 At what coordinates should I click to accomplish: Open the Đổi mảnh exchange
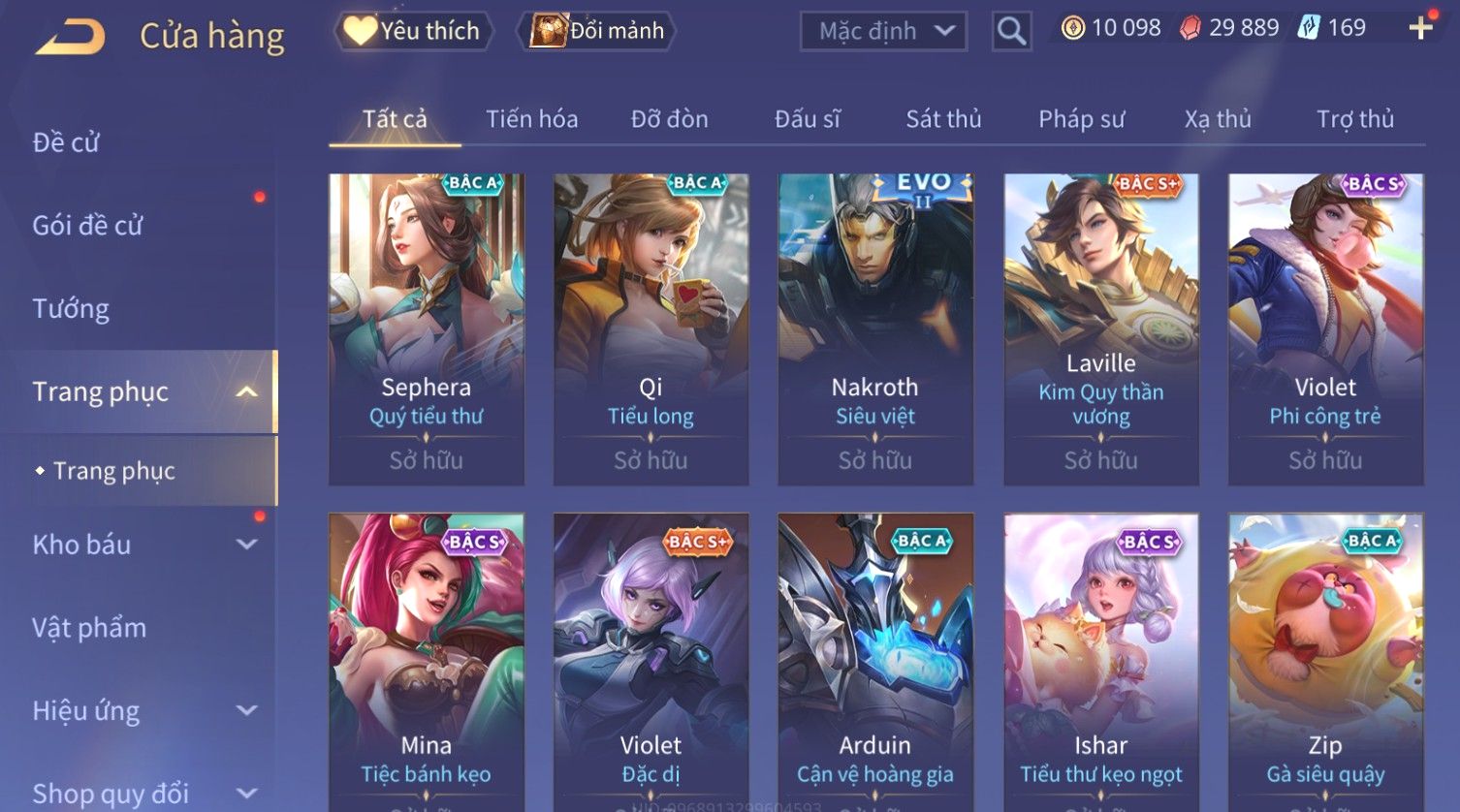[x=599, y=31]
